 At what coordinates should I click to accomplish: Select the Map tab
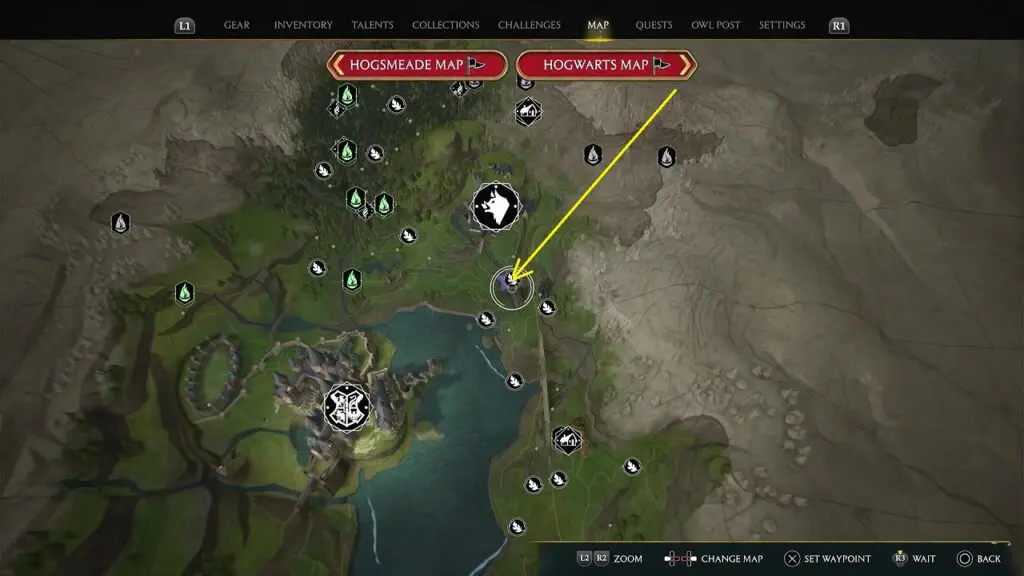tap(598, 25)
